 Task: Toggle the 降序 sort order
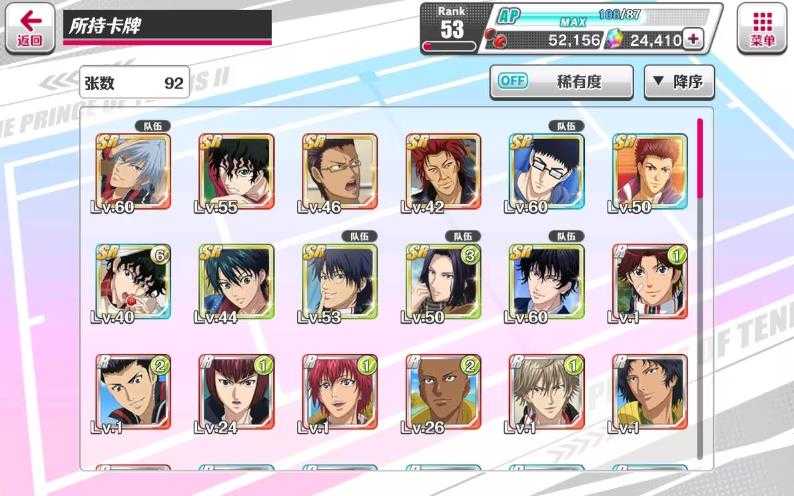[x=678, y=81]
